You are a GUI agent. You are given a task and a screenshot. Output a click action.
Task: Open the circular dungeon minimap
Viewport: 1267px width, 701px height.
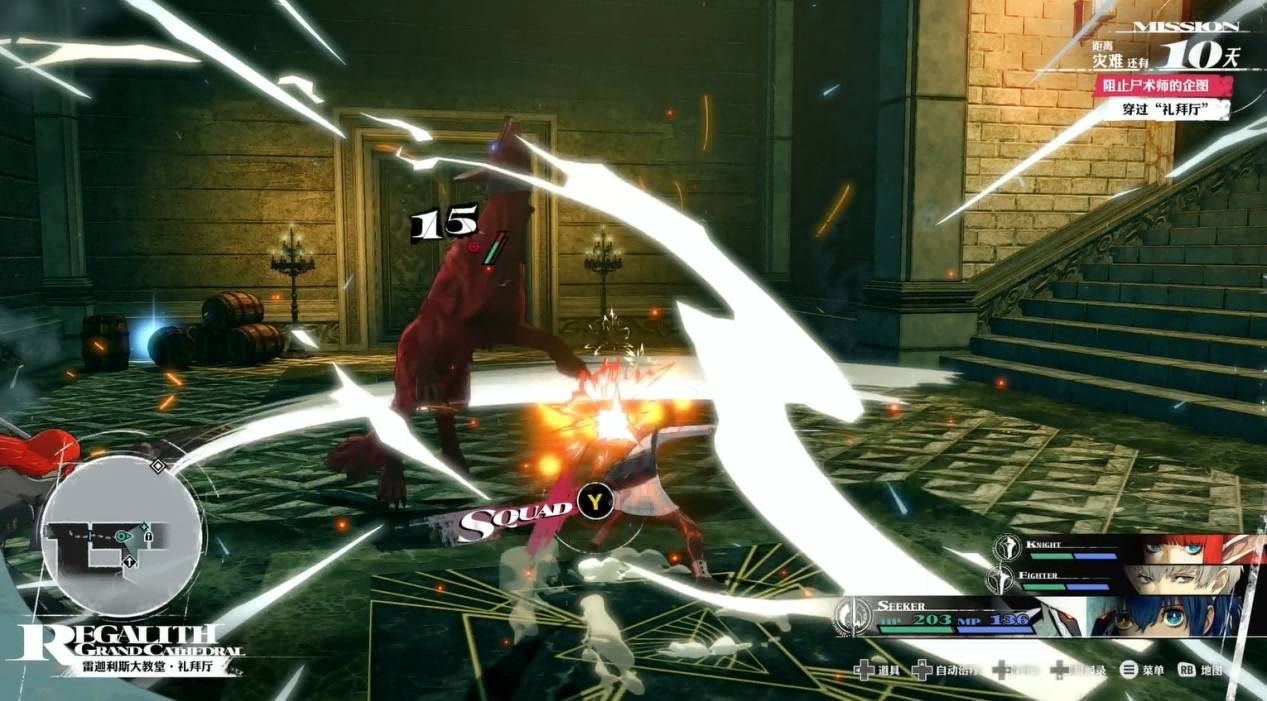click(x=122, y=538)
